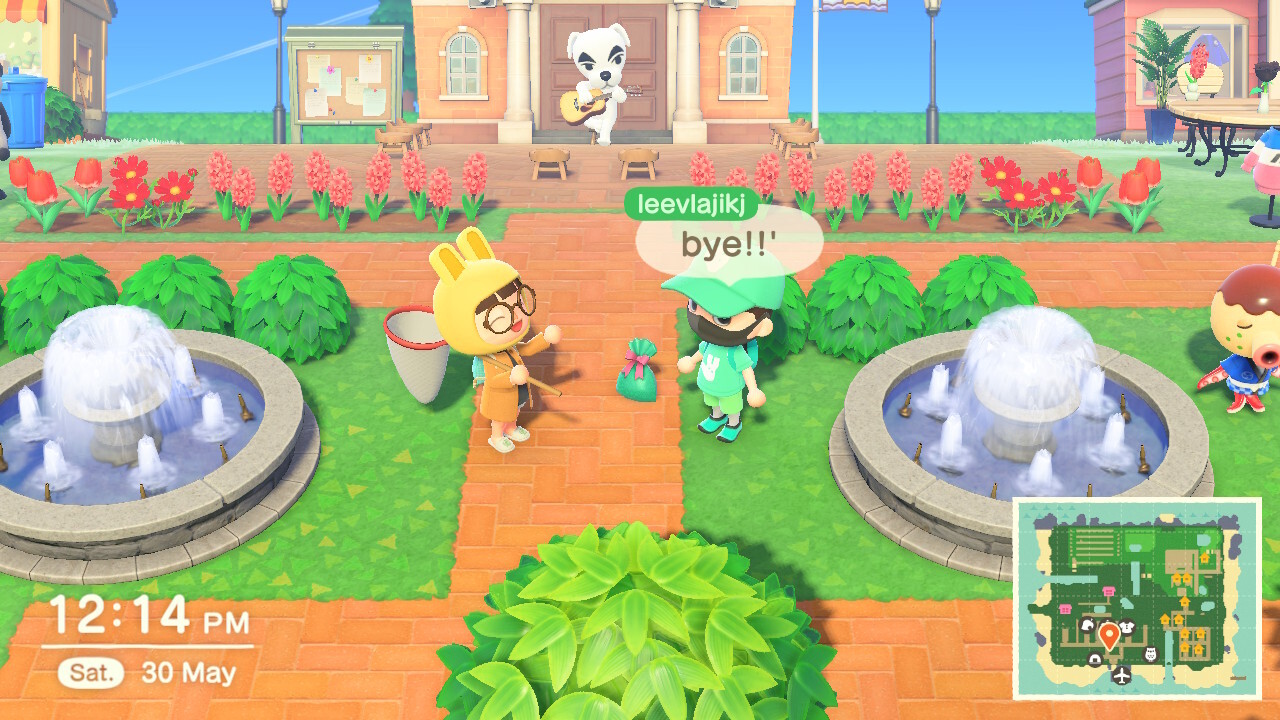Click the tent campsite marker on the minimap
This screenshot has height=720, width=1280.
1095,660
